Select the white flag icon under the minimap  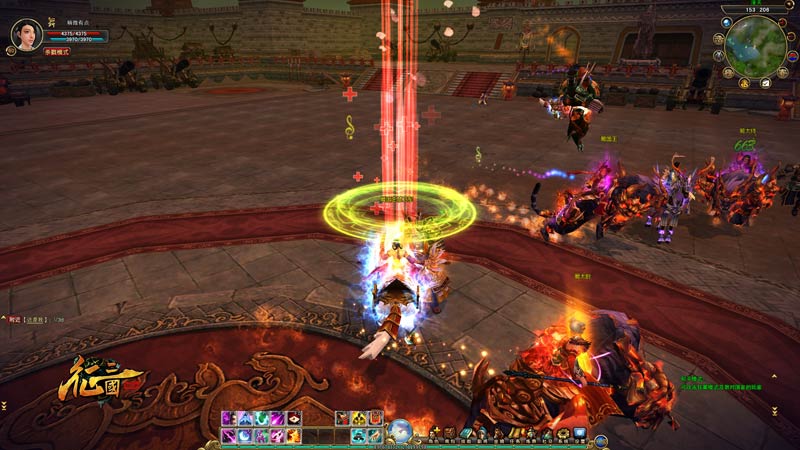(765, 83)
